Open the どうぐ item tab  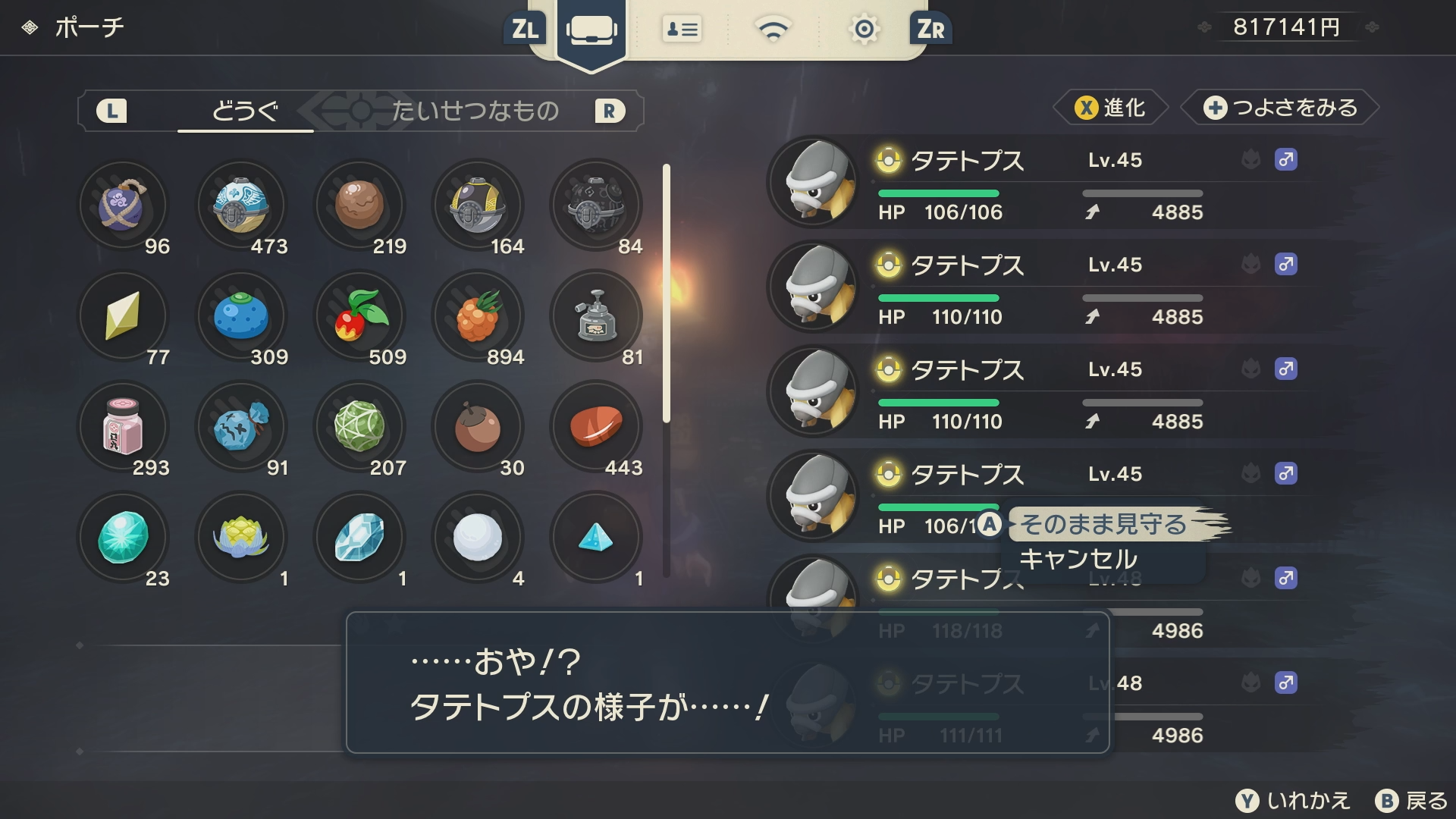point(245,111)
